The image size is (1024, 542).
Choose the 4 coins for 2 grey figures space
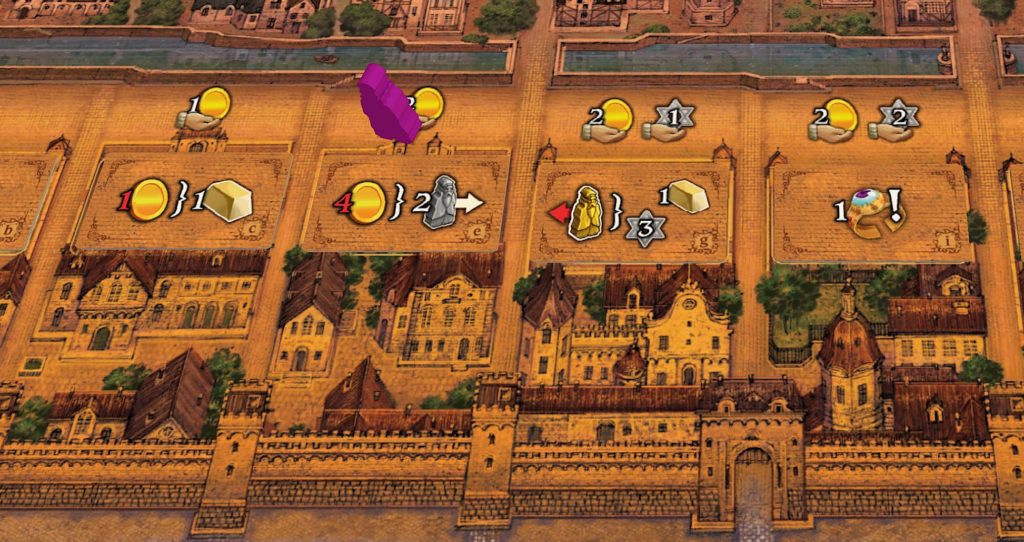(407, 201)
